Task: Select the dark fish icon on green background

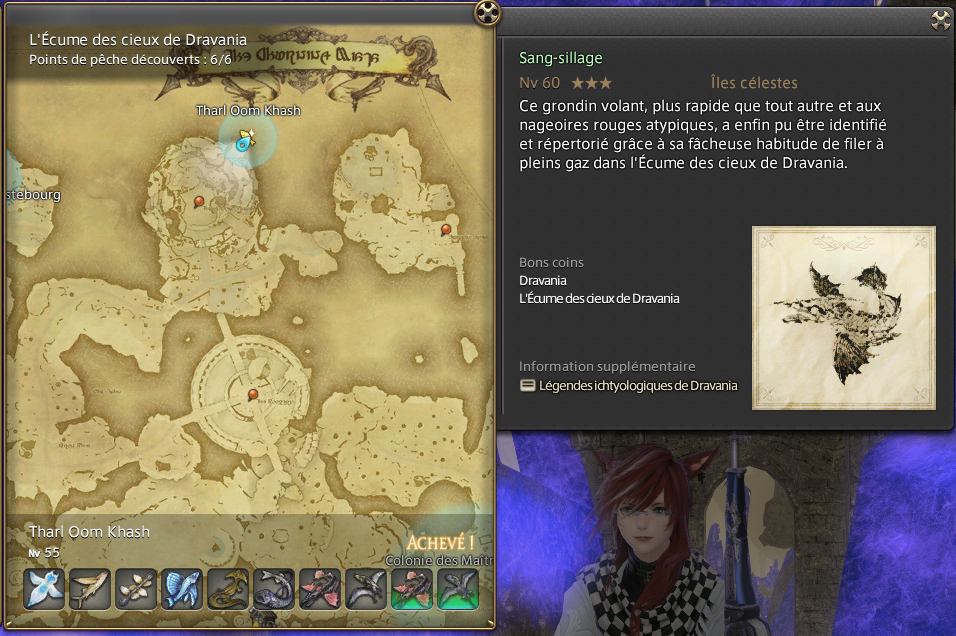Action: tap(458, 589)
